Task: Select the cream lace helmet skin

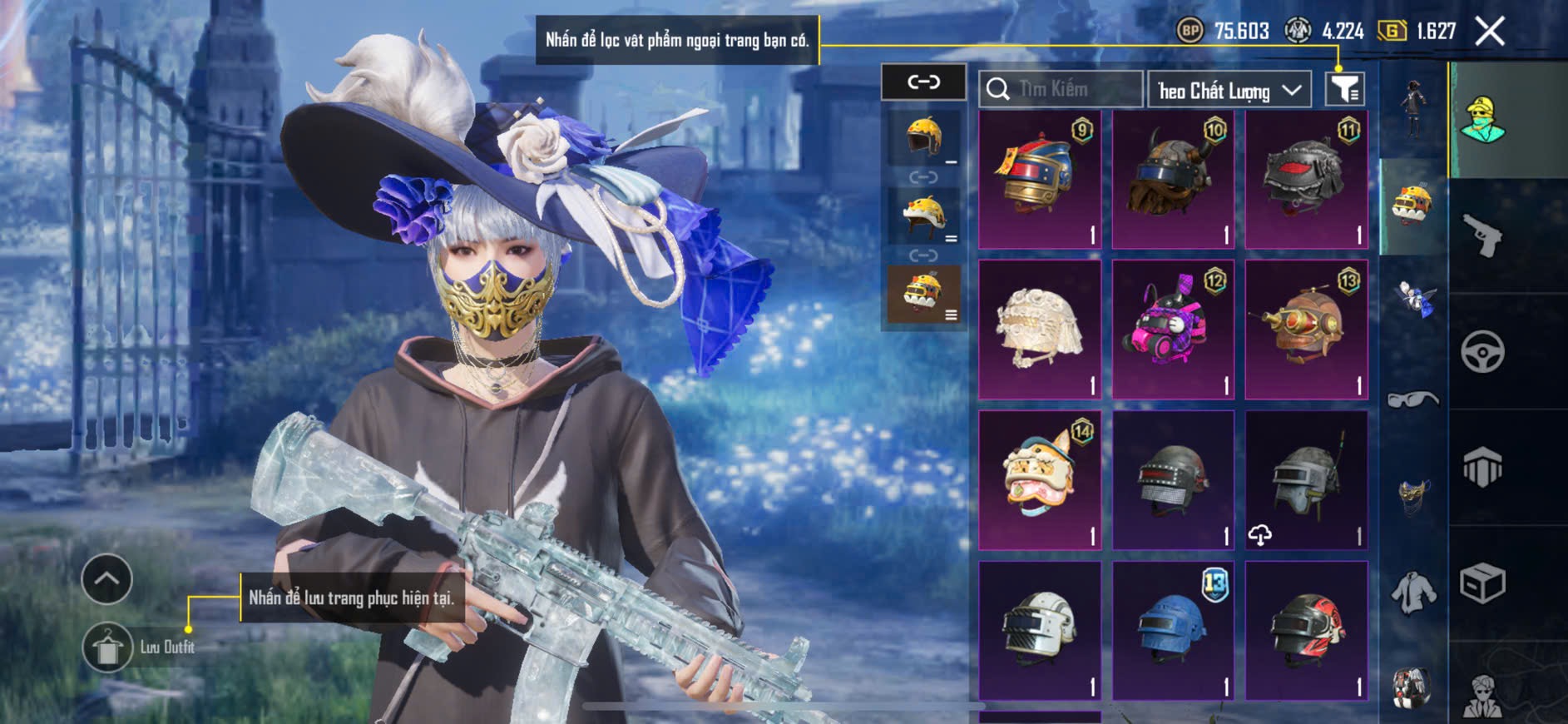Action: point(1040,330)
